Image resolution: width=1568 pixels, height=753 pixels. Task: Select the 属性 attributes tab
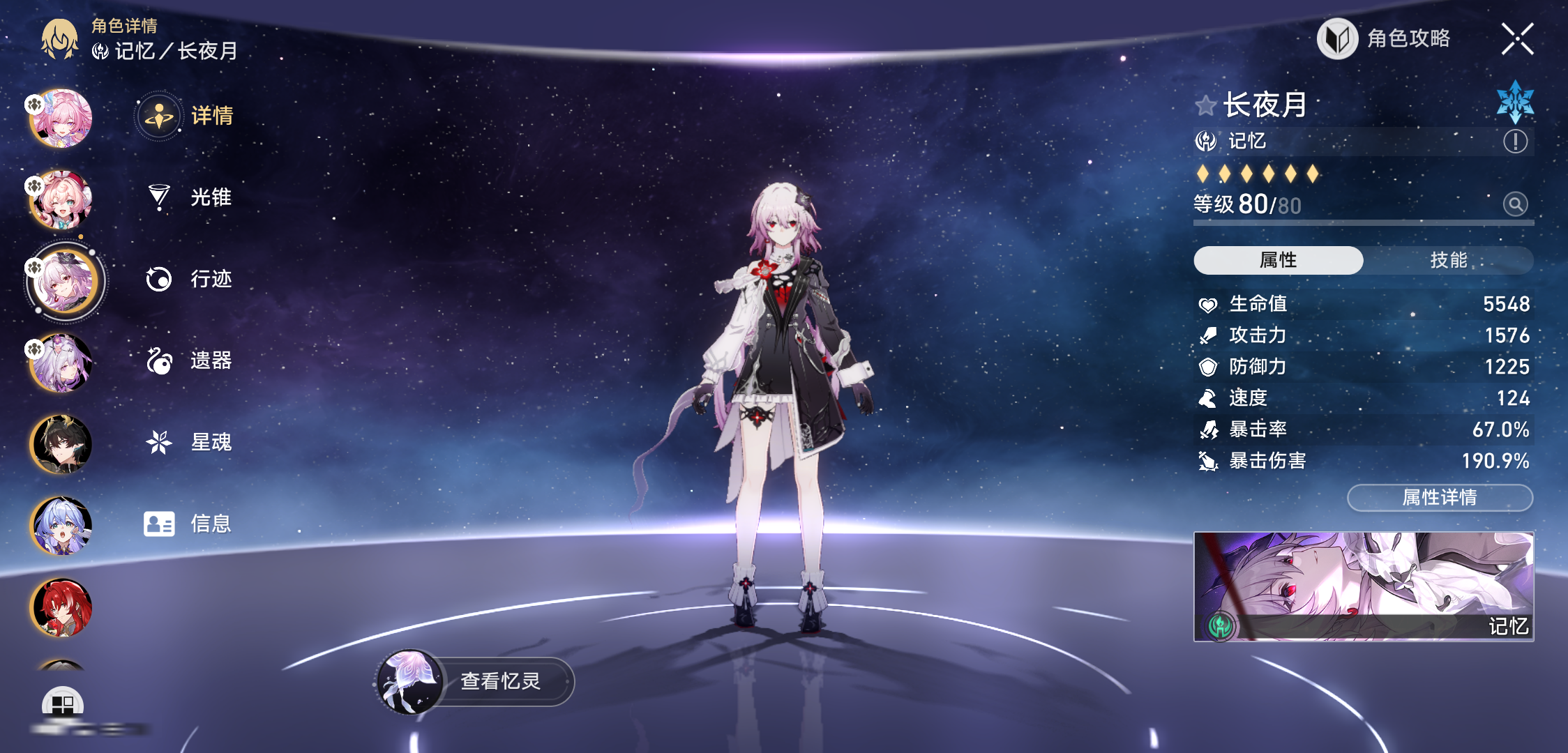1278,260
